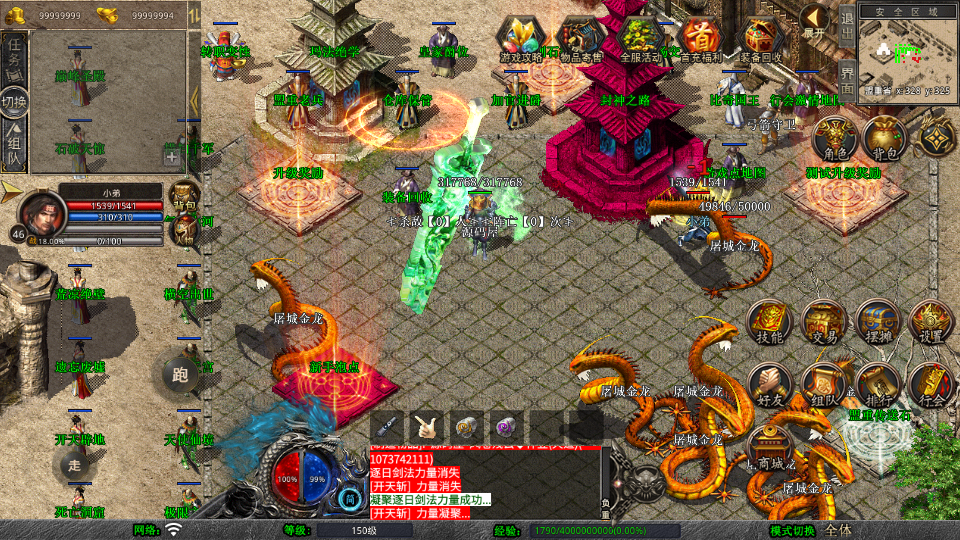The height and width of the screenshot is (540, 960).
Task: Open the 物品寄售 consignment icon
Action: tap(583, 38)
